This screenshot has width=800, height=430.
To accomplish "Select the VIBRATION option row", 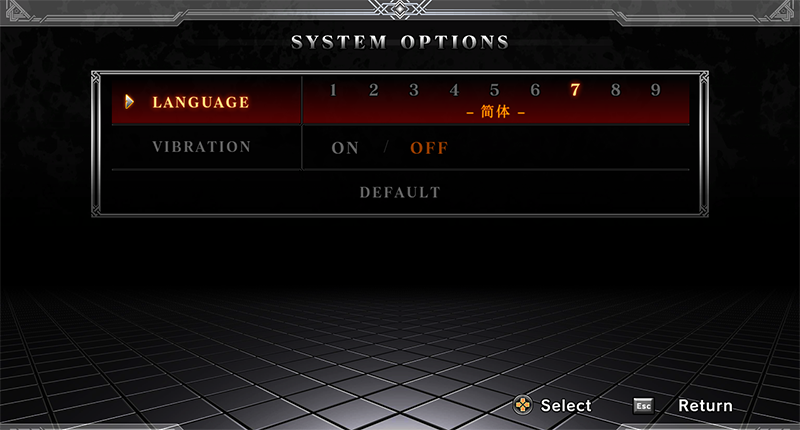I will [201, 147].
